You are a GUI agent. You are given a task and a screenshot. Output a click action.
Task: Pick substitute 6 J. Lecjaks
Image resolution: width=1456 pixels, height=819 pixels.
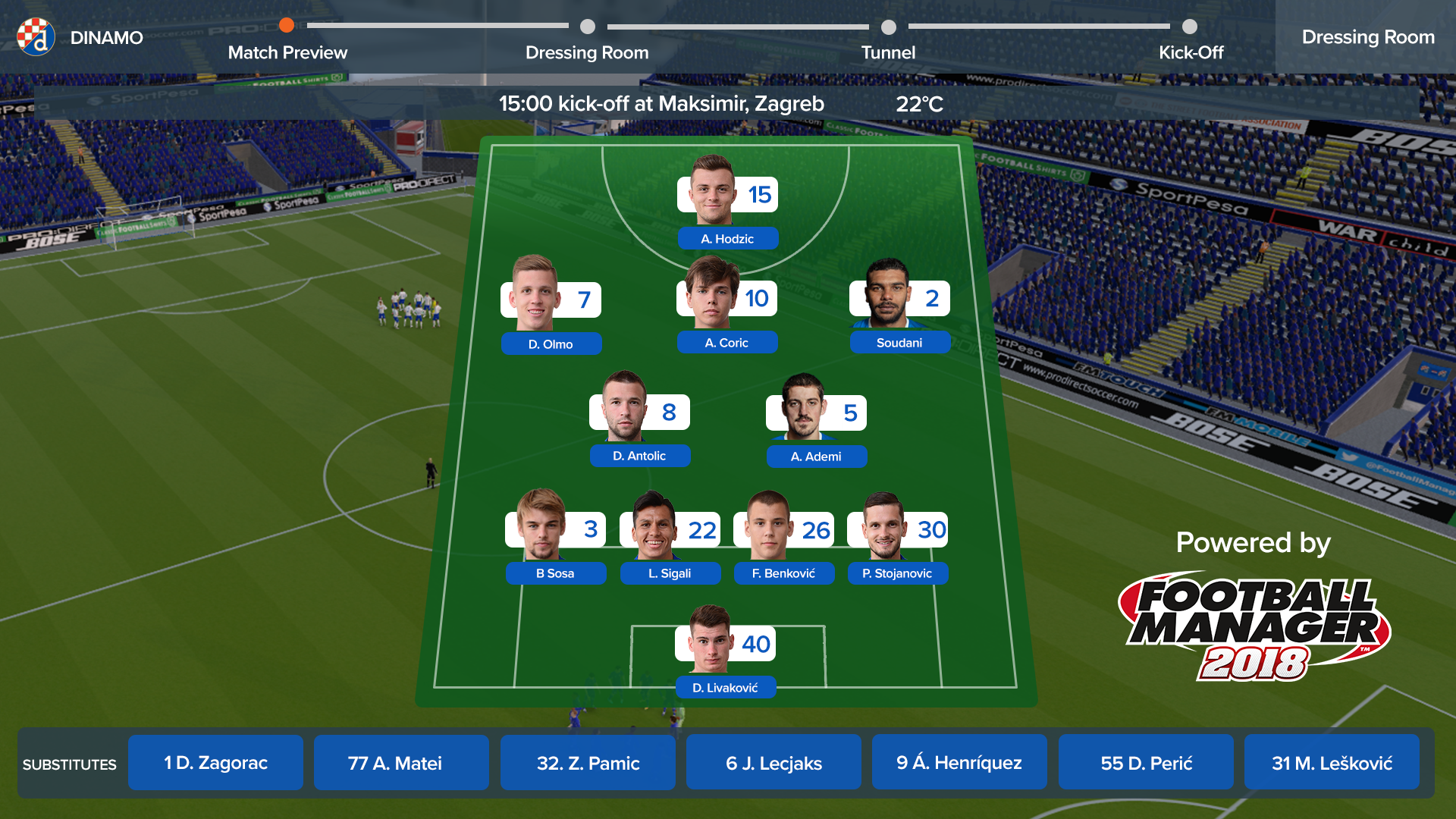(773, 763)
